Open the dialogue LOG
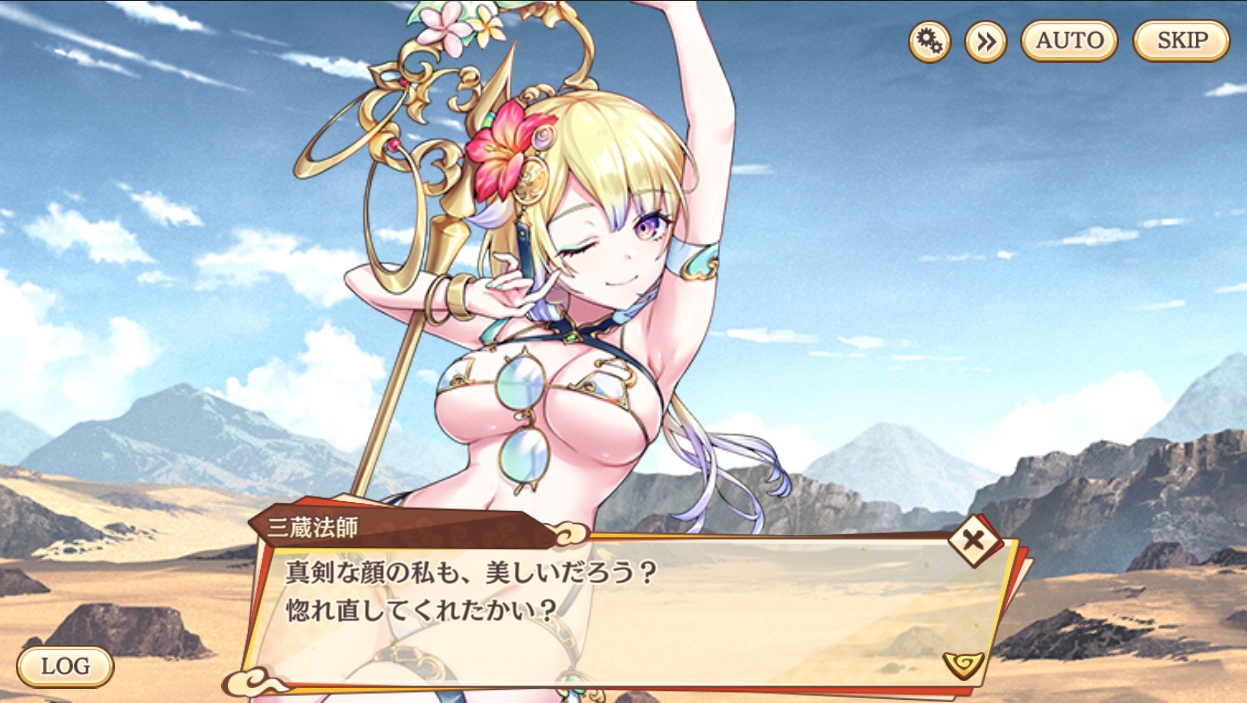Screen dimensions: 1247x703 [x=65, y=666]
